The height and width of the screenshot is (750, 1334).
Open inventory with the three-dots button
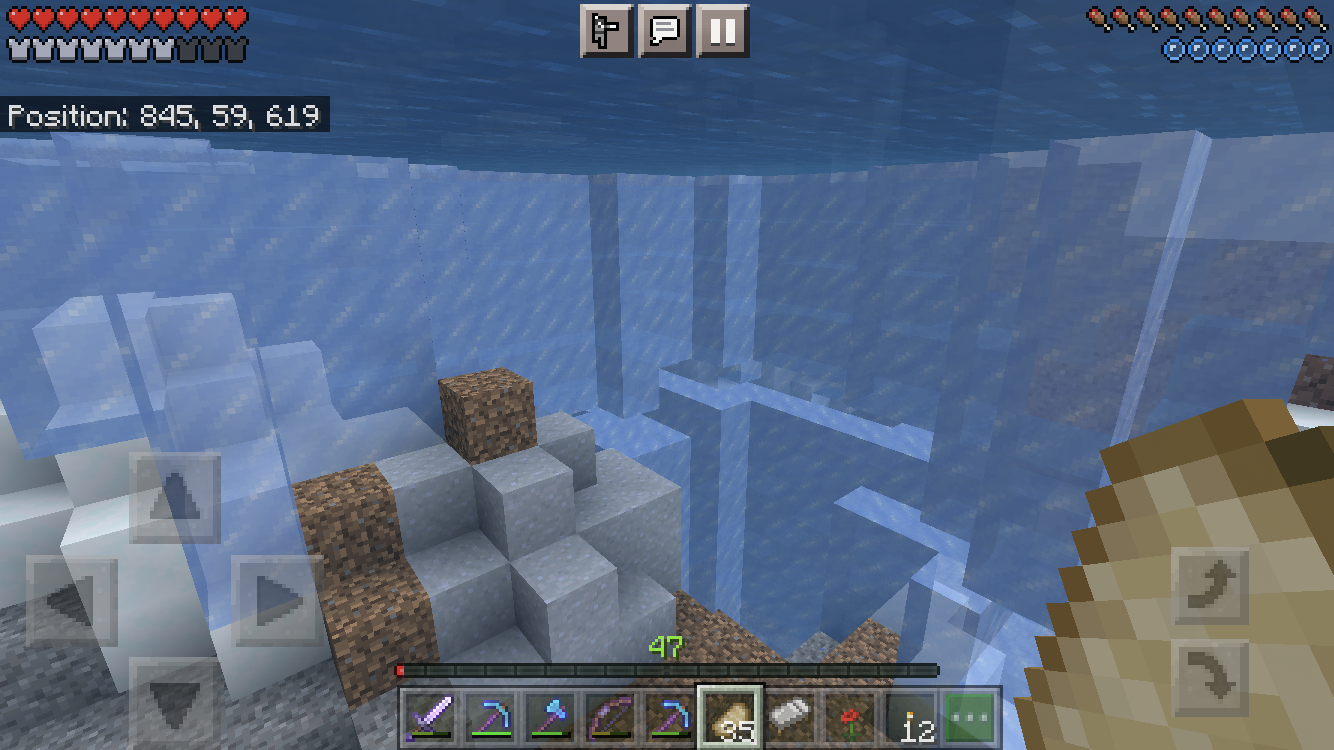click(x=971, y=717)
